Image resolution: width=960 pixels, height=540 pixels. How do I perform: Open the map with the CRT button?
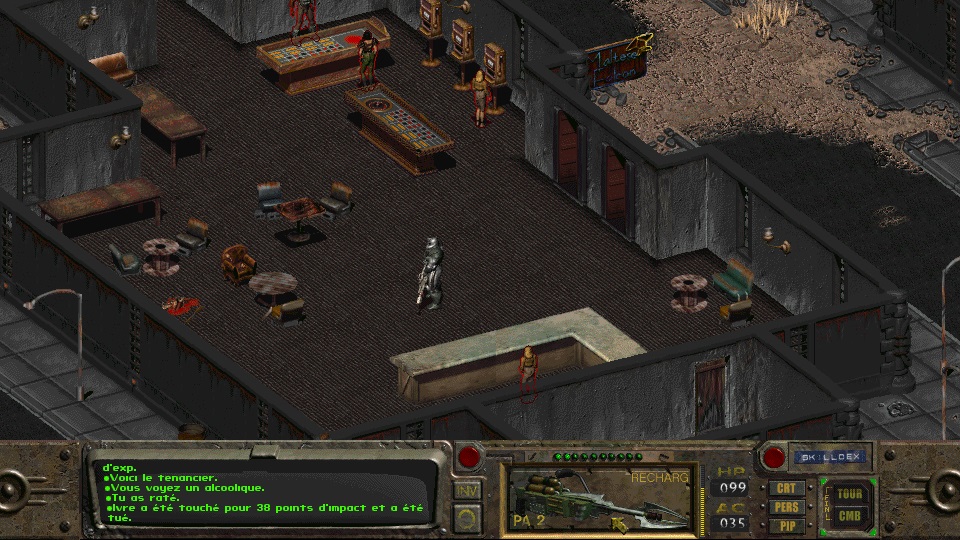pos(787,489)
